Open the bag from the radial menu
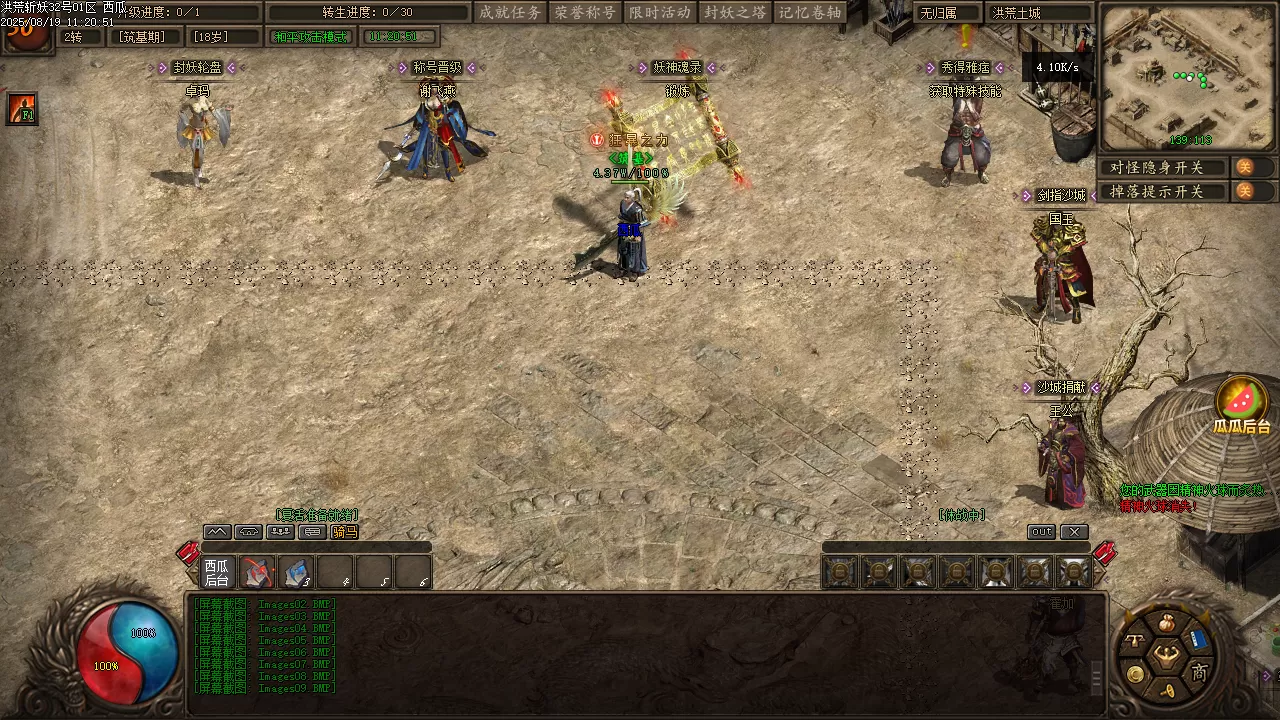The width and height of the screenshot is (1280, 720). 1165,623
